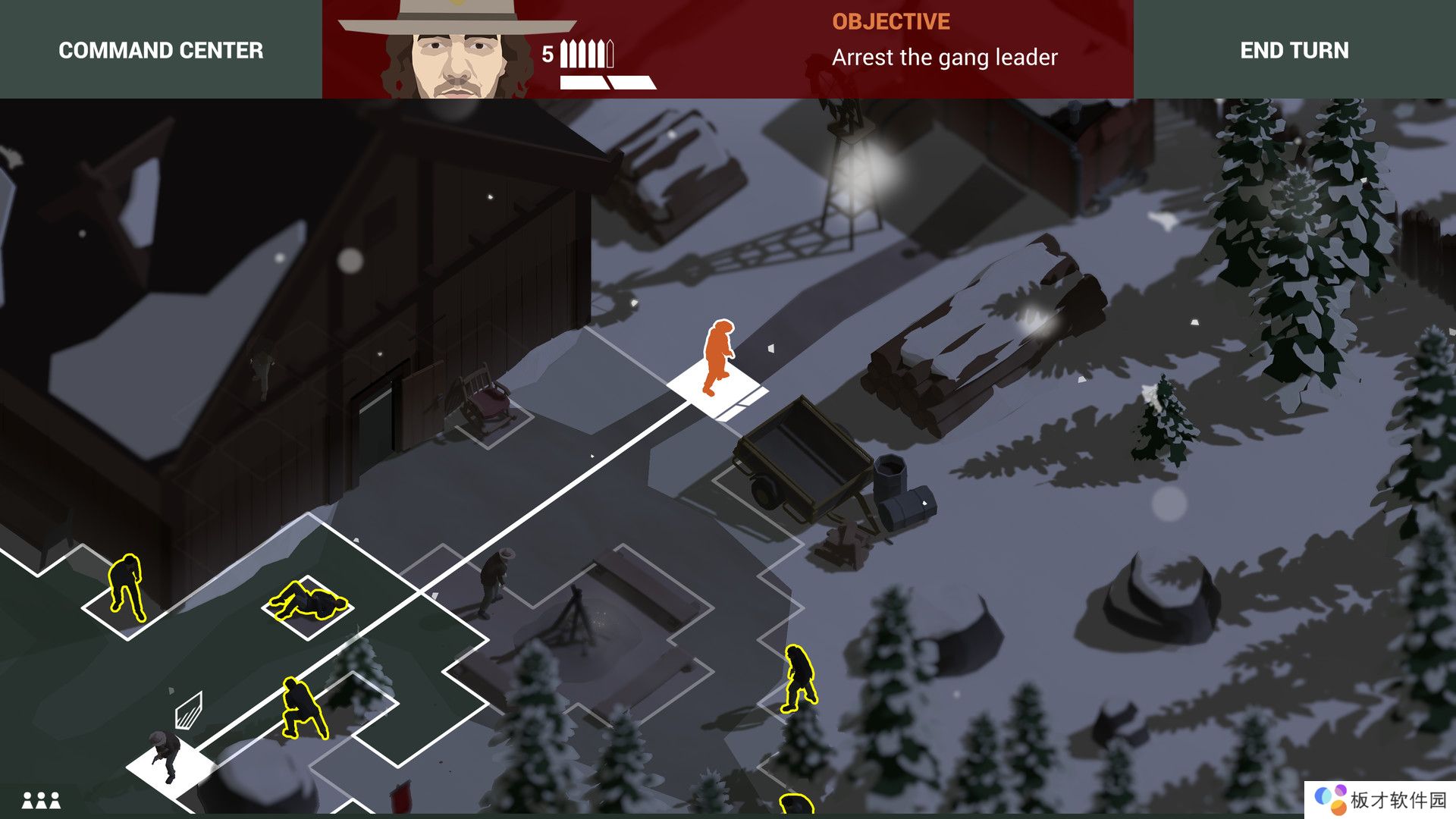Select the kneeling yellow-outlined officer
1456x819 pixels.
coord(303,708)
